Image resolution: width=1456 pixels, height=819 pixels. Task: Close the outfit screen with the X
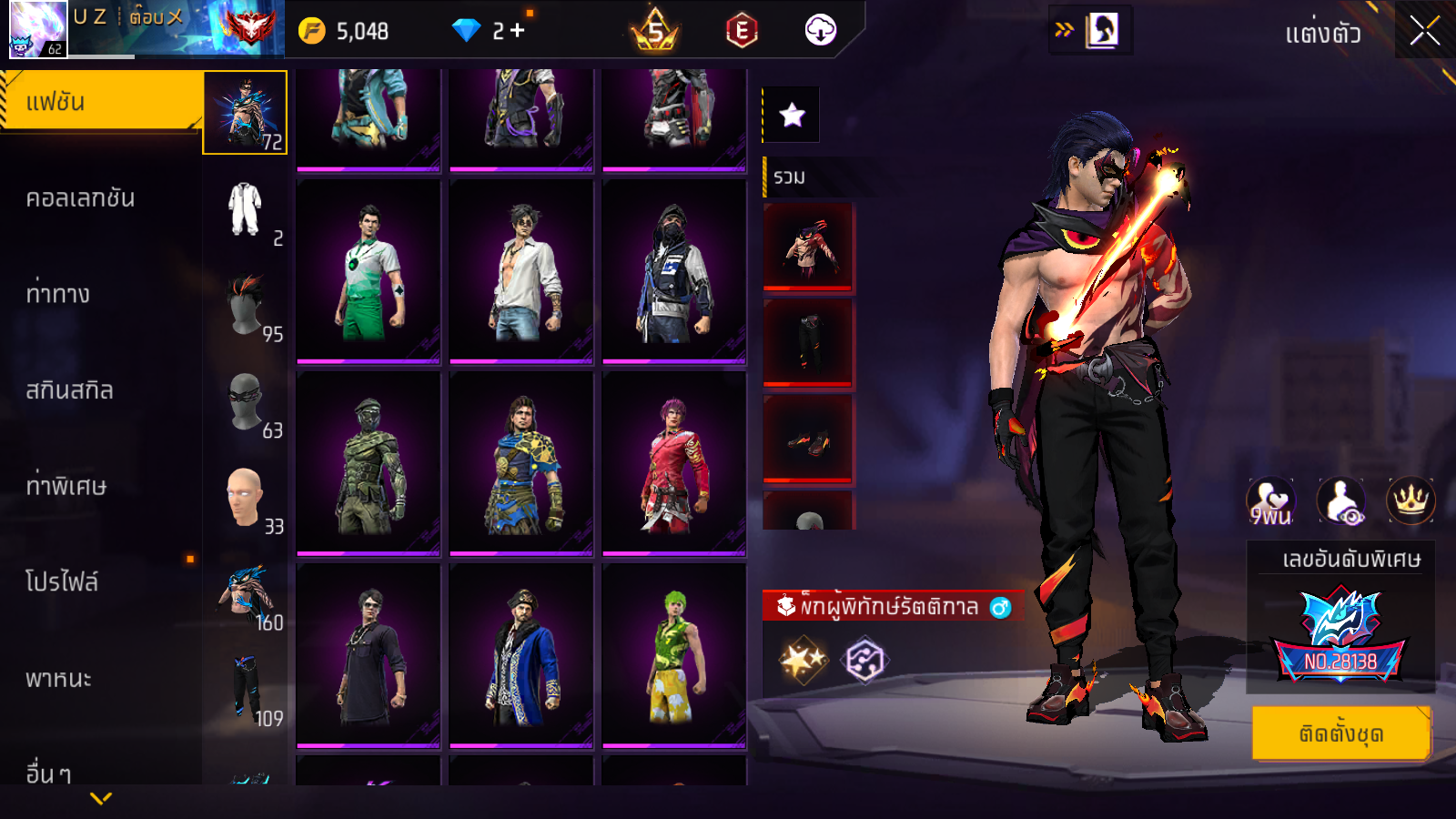[1424, 31]
